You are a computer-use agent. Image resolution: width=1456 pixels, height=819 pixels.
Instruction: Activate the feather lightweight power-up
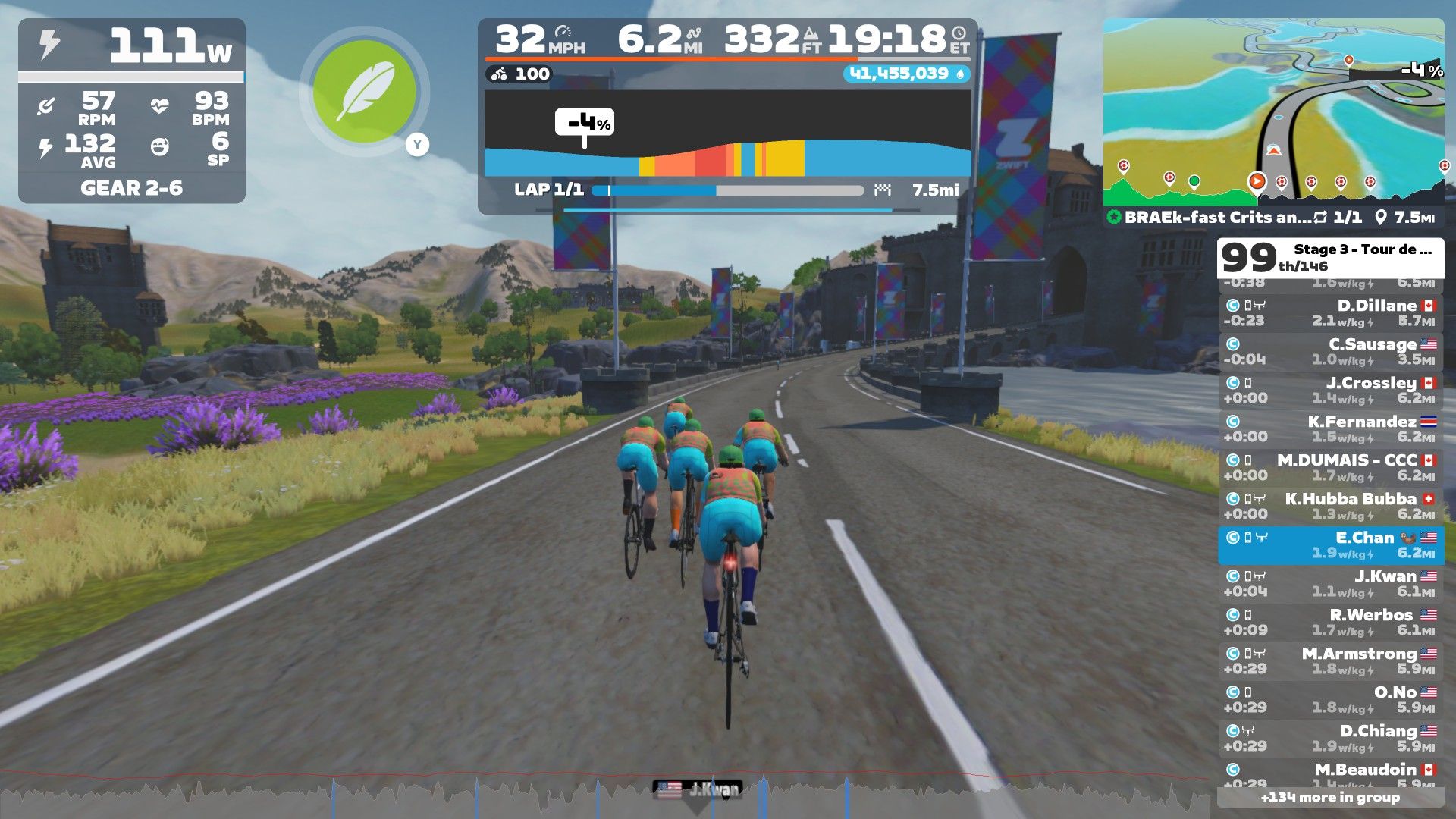[x=364, y=92]
